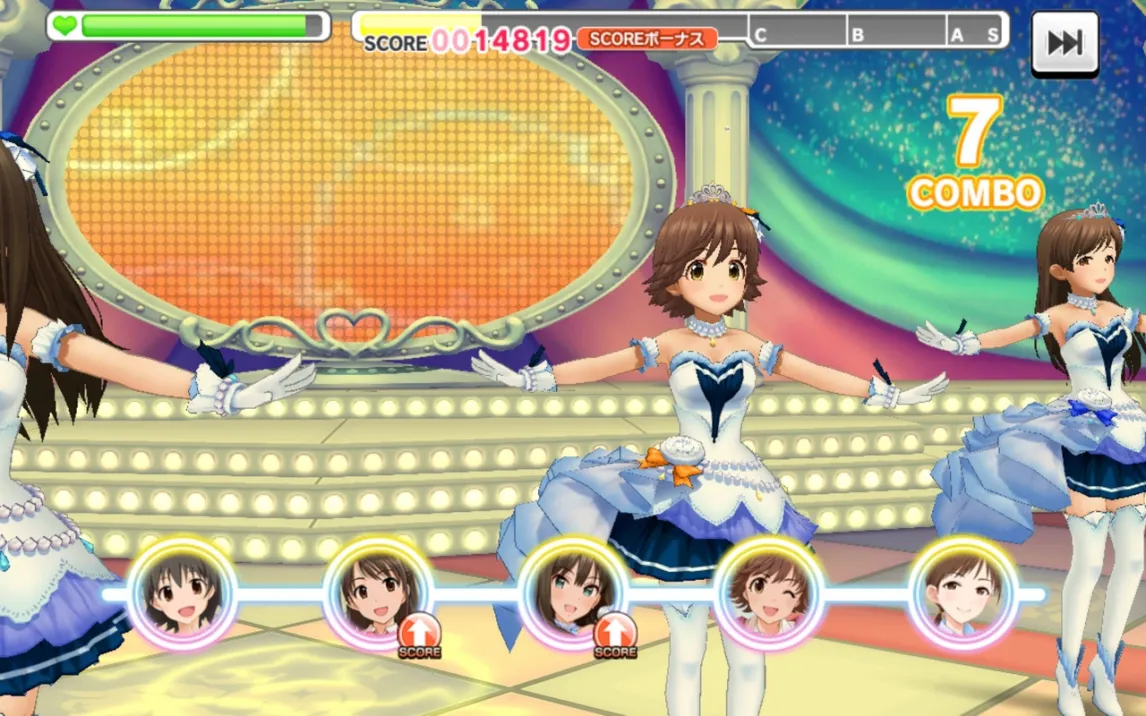Tap the brown-eyed idol circle with SCORE badge
The width and height of the screenshot is (1146, 716).
tap(378, 594)
